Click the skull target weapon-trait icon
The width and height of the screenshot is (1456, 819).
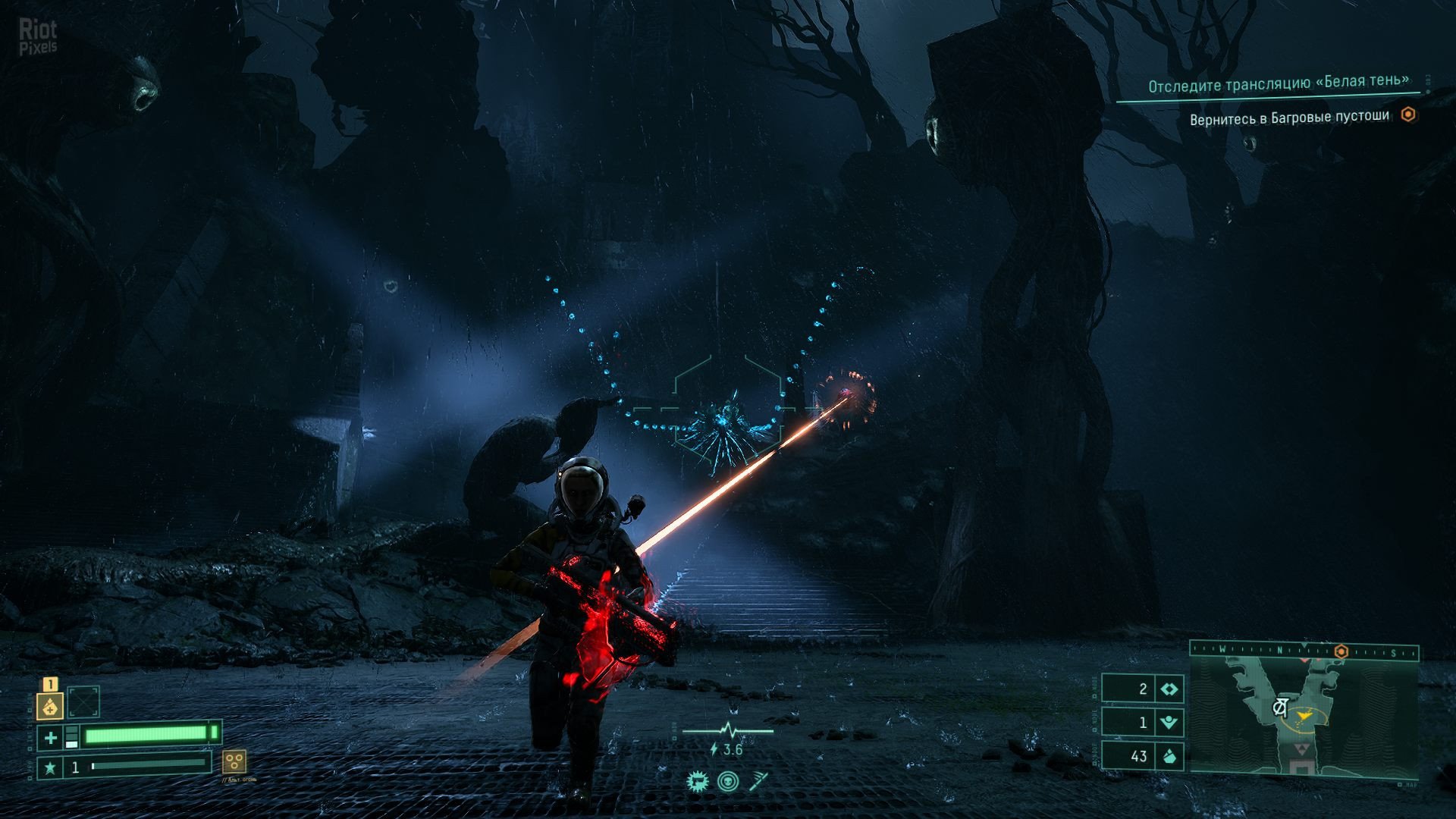pos(728,780)
